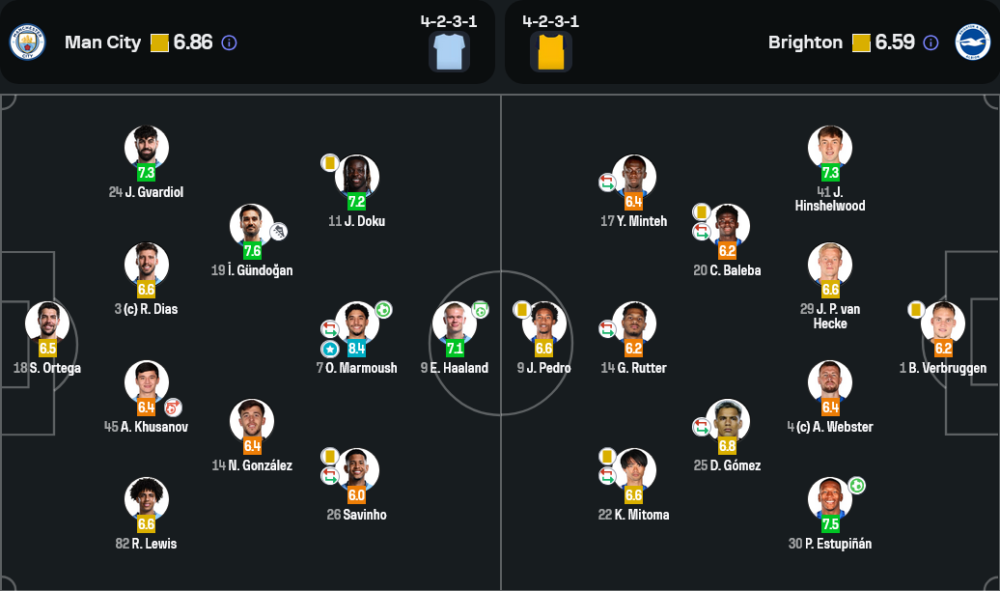
Task: Show Man City rating info icon
Action: pyautogui.click(x=229, y=43)
